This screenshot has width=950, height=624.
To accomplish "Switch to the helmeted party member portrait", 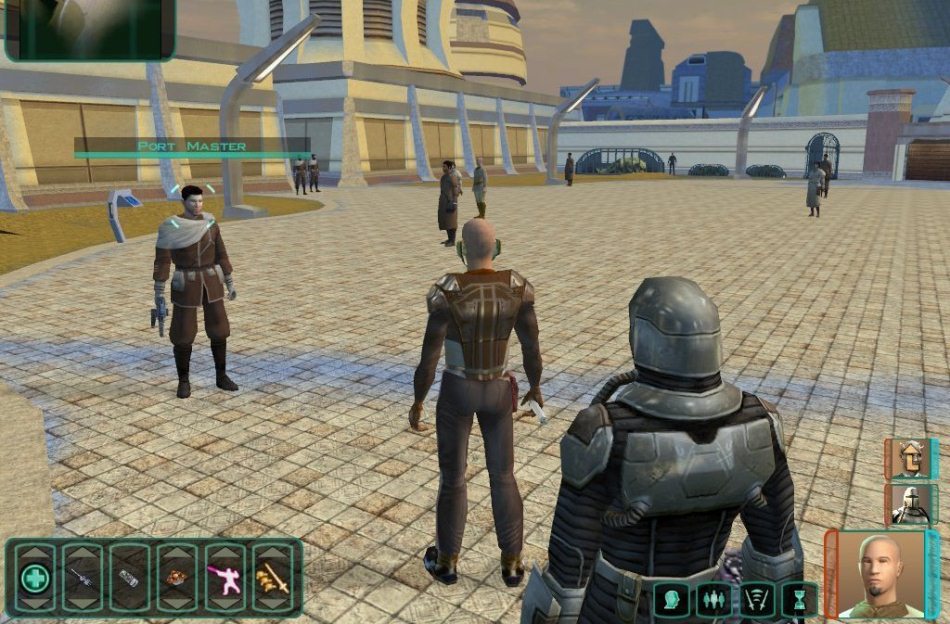I will coord(909,505).
